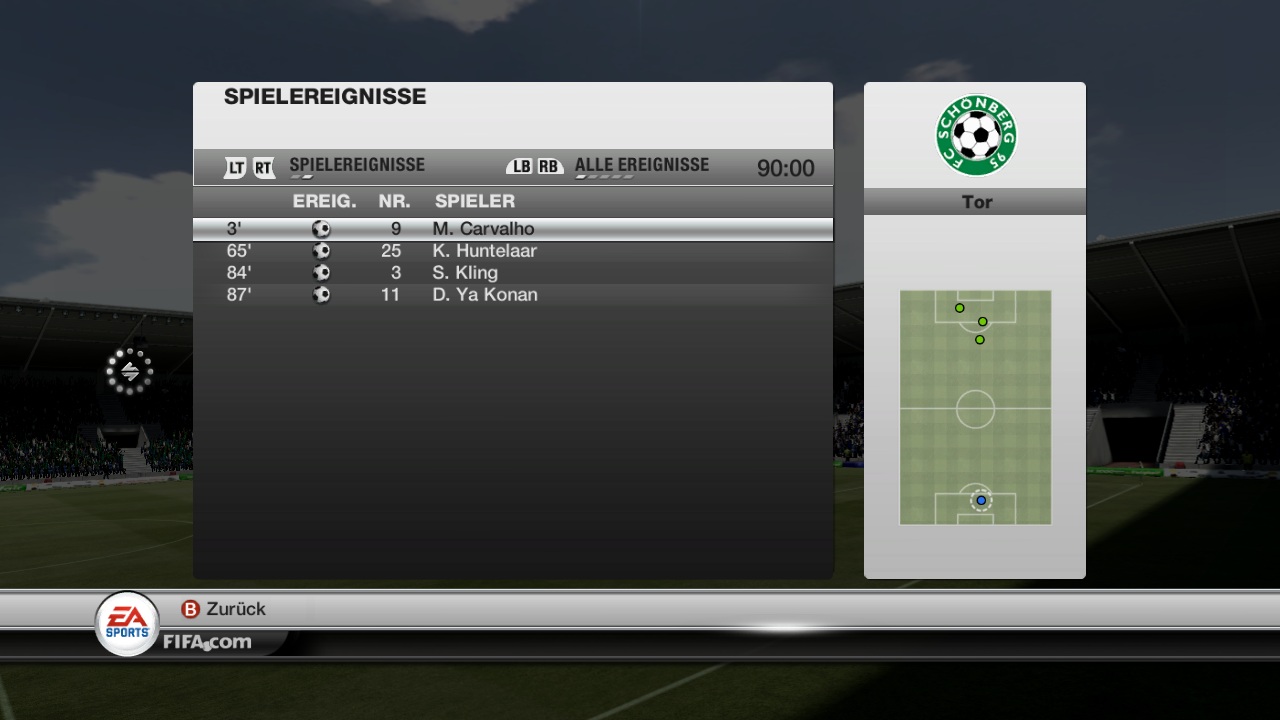Select the M. Carvalho goal event row
This screenshot has width=1280, height=720.
512,229
